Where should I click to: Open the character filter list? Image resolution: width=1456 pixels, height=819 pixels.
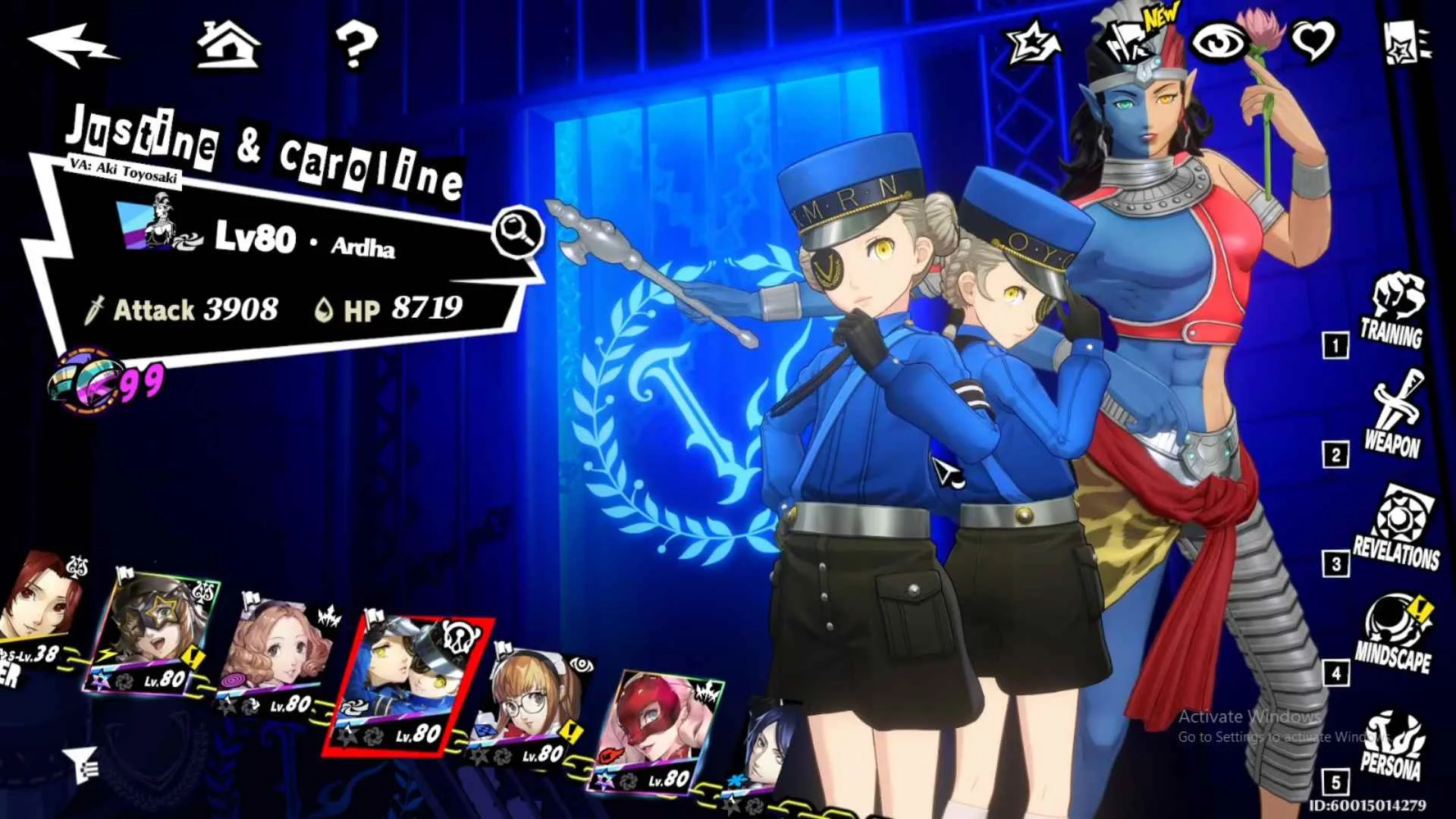click(80, 763)
